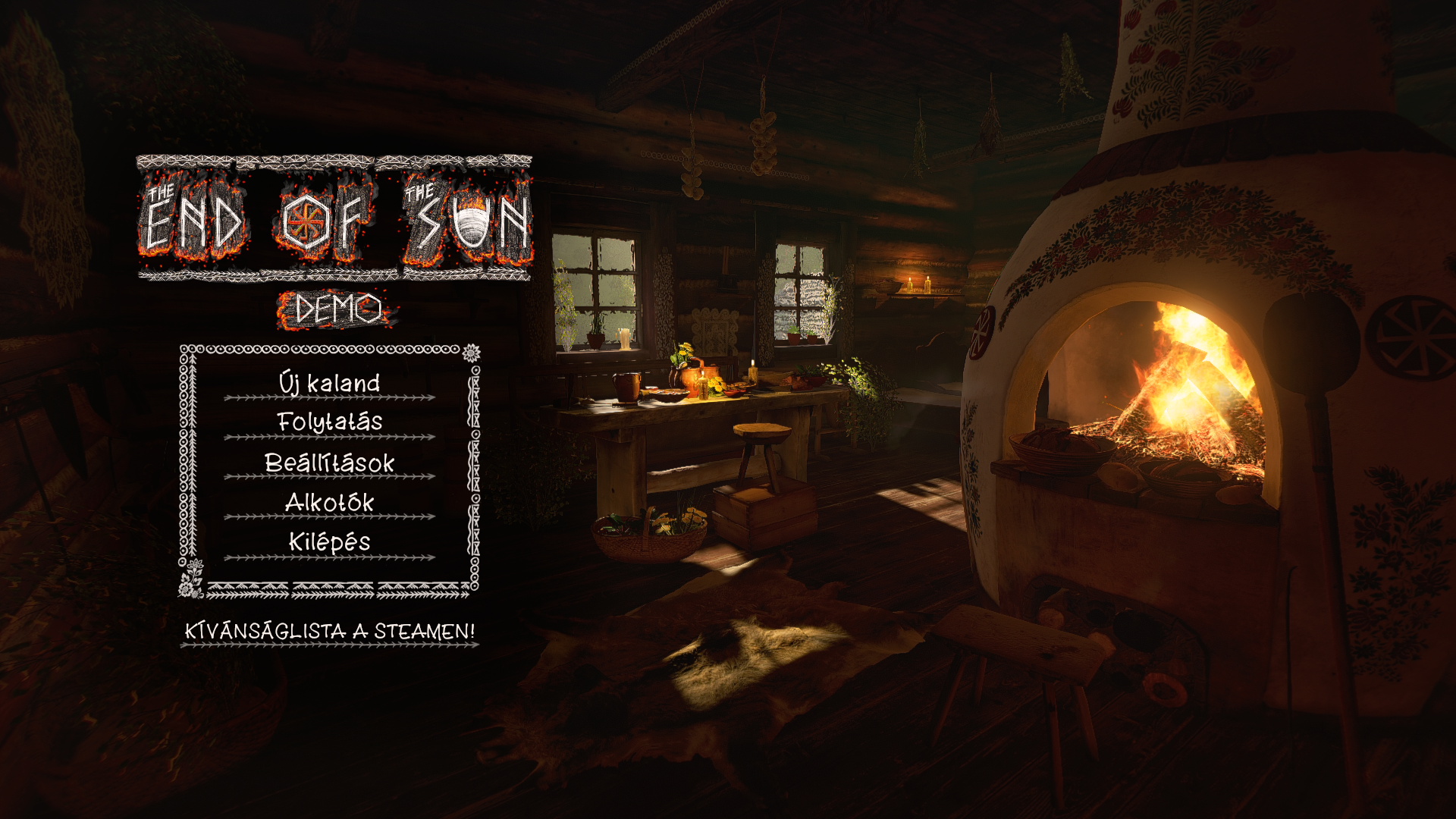Open the Beállítások settings menu
The width and height of the screenshot is (1456, 819).
point(329,463)
